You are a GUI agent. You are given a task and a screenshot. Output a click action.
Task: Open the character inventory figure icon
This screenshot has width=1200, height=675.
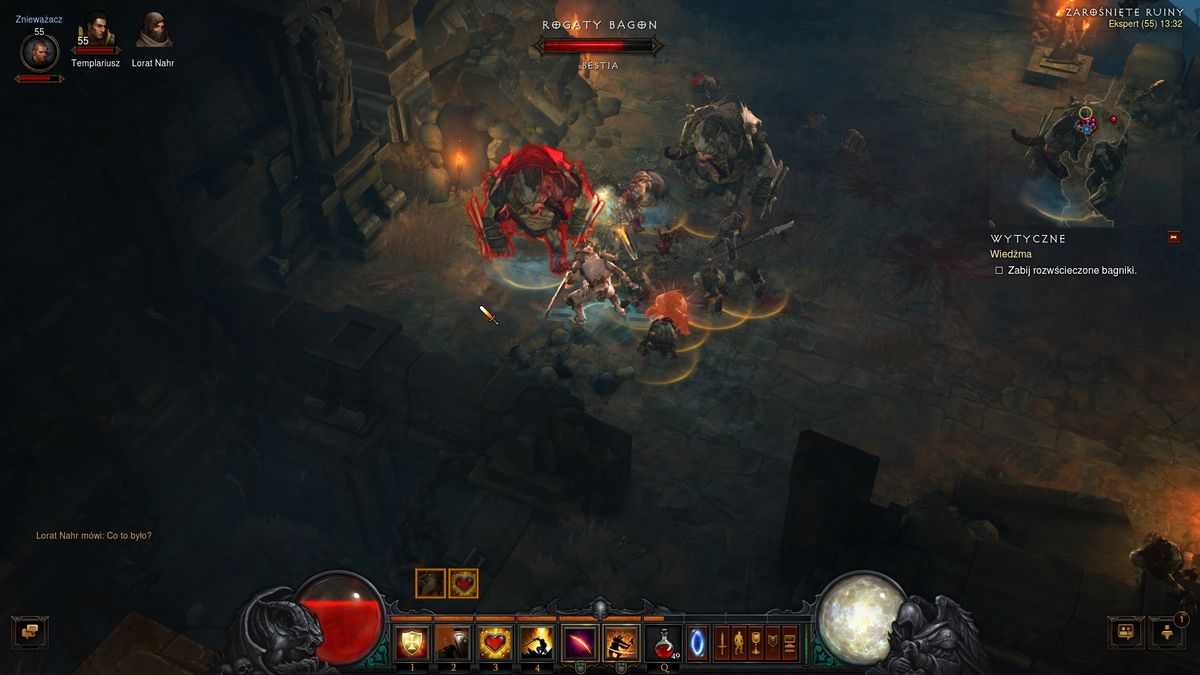[738, 642]
